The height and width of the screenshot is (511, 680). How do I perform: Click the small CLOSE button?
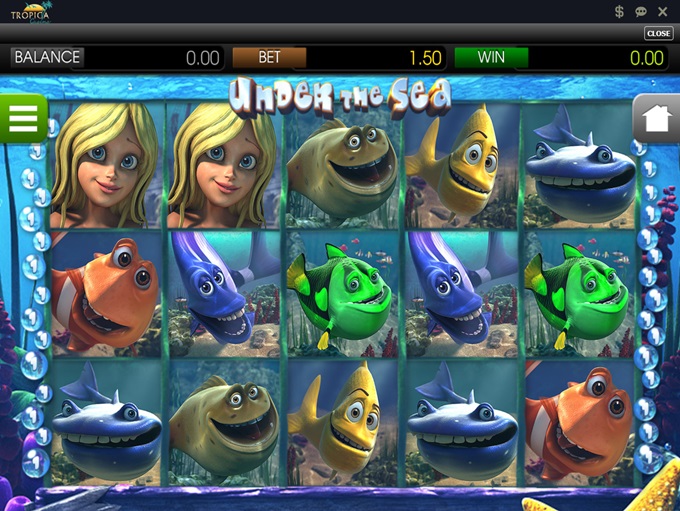pos(658,33)
